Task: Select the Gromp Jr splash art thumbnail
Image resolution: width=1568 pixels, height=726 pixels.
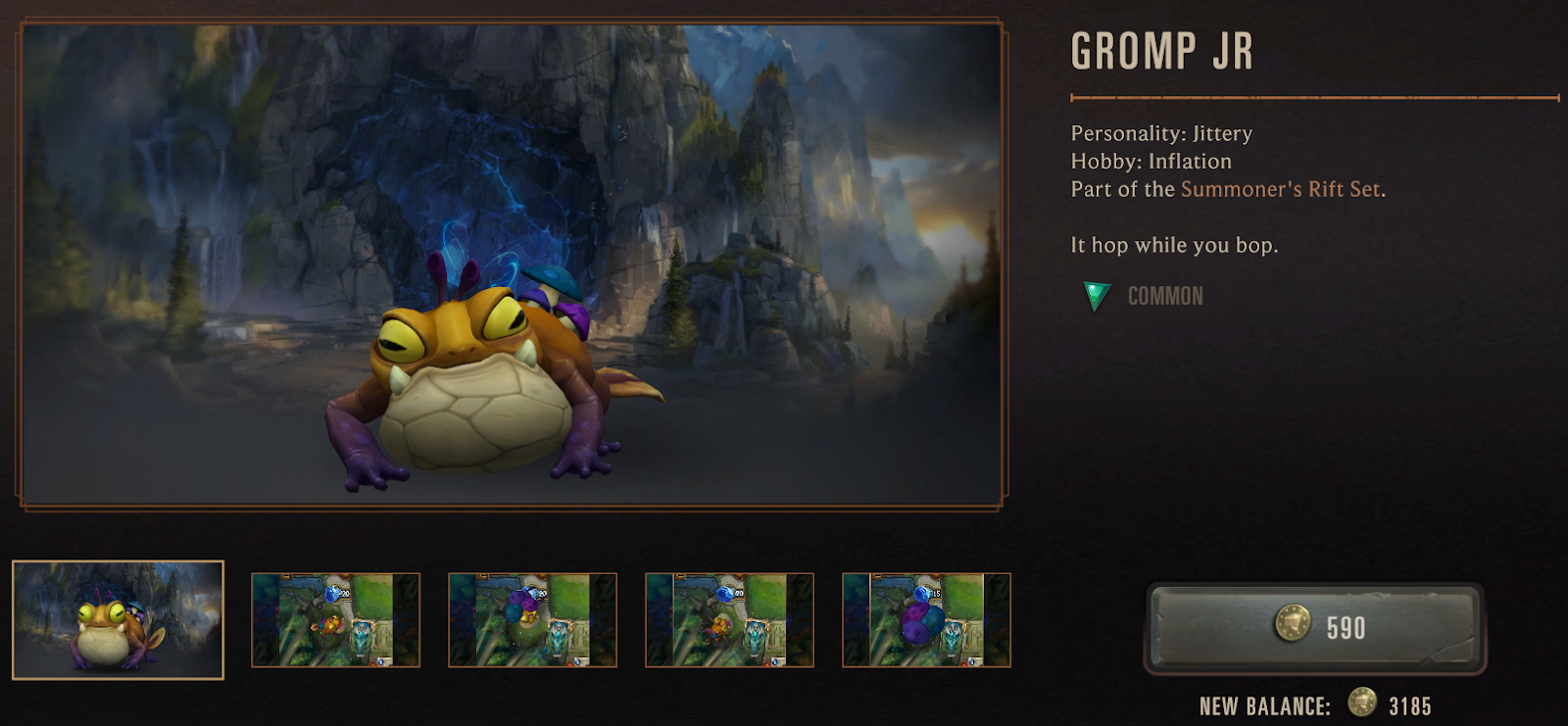Action: click(118, 619)
